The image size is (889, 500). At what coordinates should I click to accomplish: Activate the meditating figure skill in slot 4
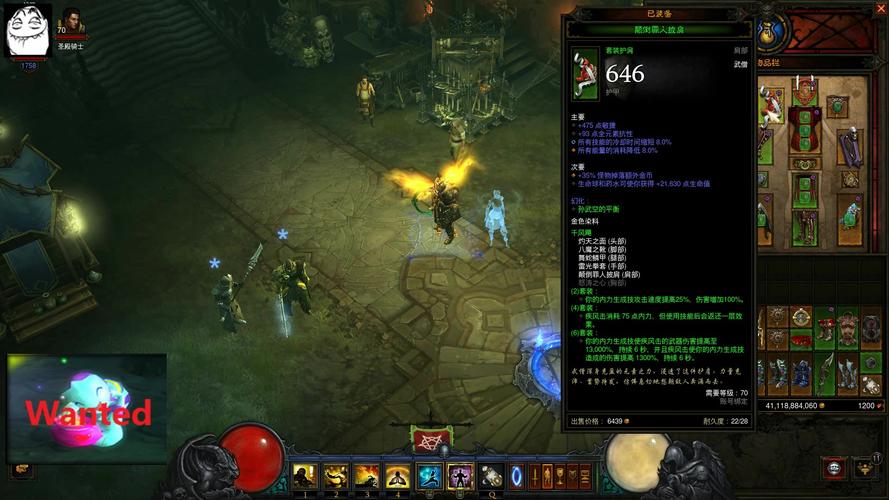click(398, 476)
